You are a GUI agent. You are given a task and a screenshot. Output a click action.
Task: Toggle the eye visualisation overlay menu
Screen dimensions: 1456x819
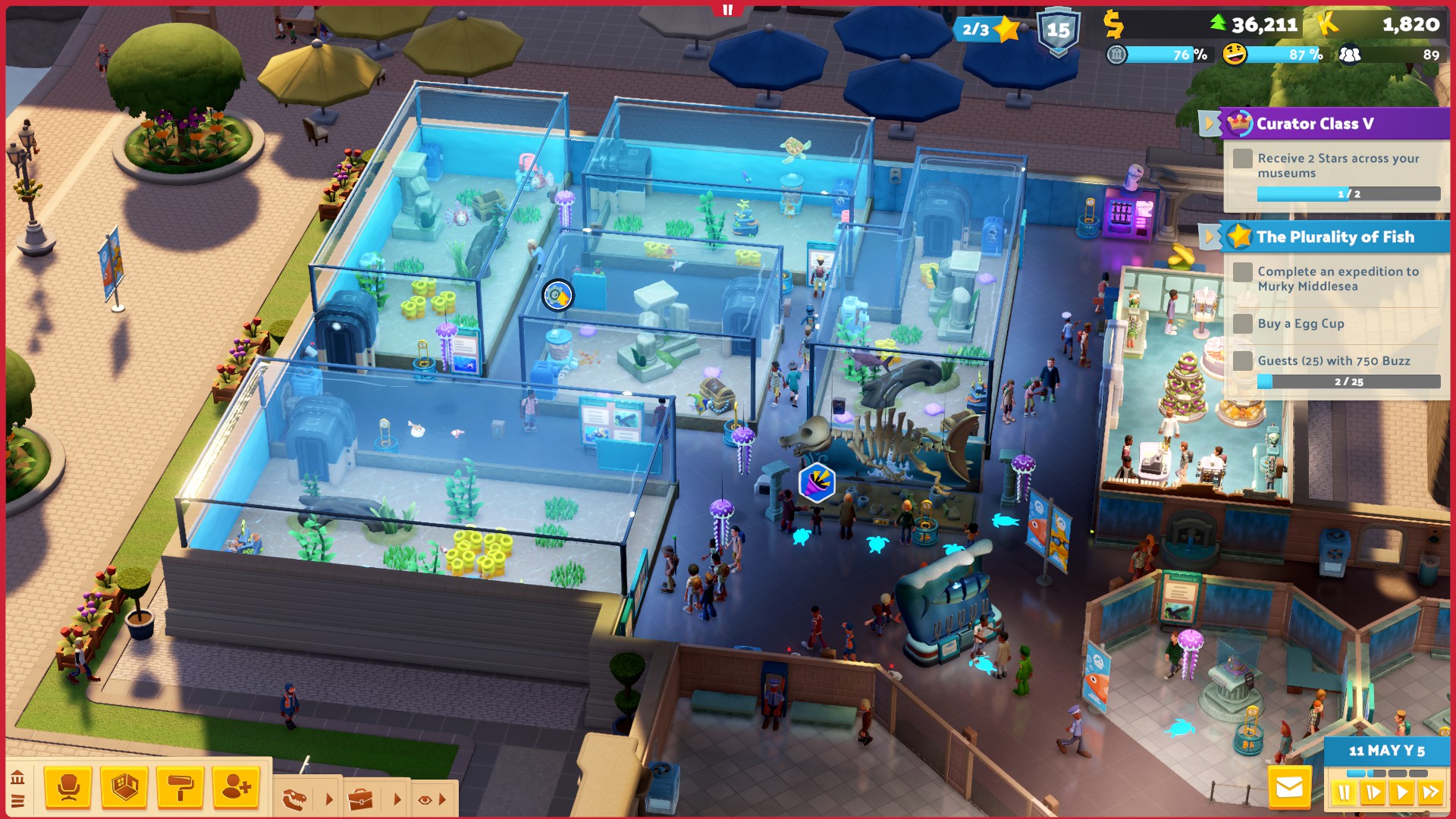coord(425,799)
